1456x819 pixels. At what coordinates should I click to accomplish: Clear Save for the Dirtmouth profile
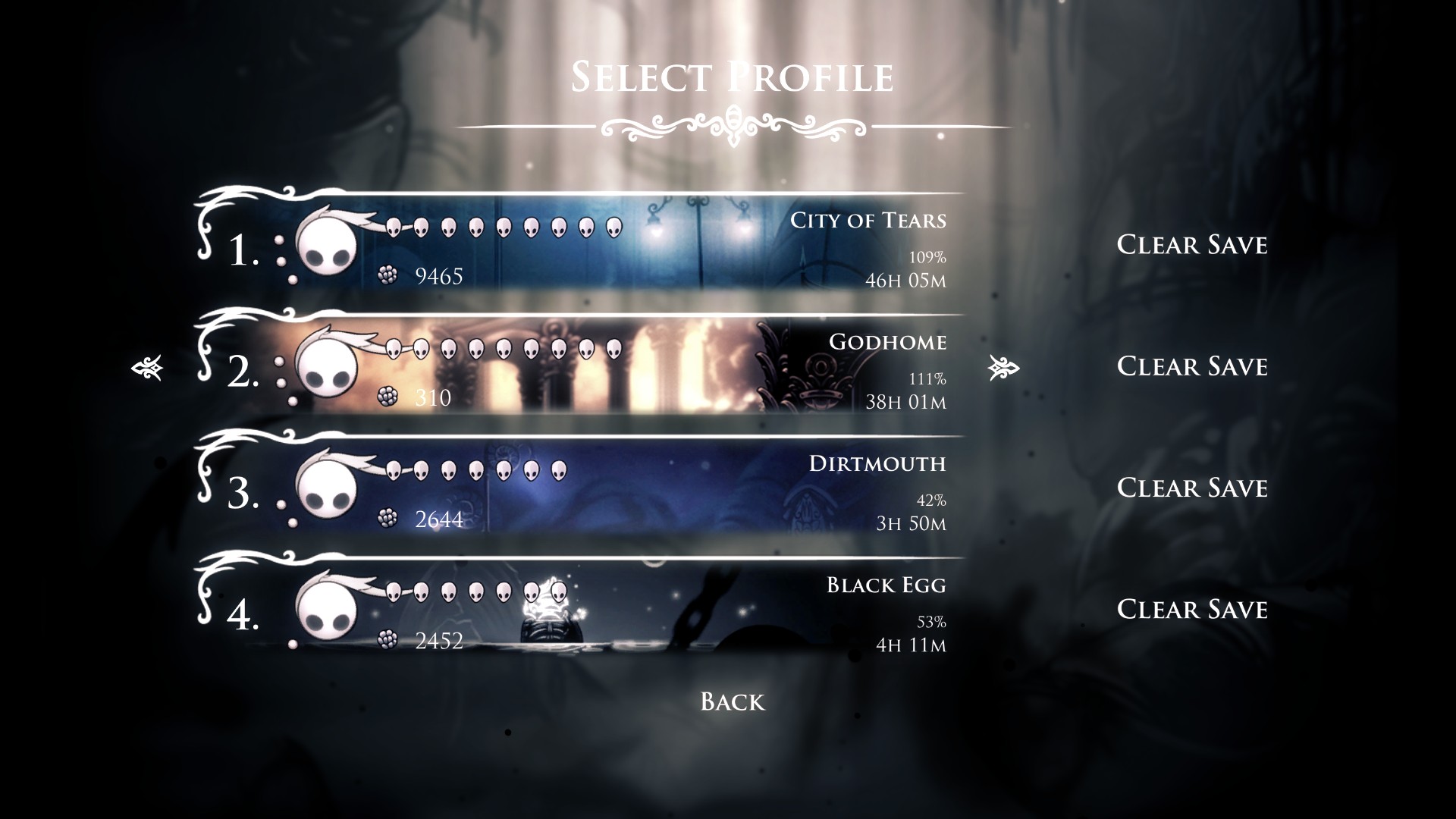[1192, 488]
